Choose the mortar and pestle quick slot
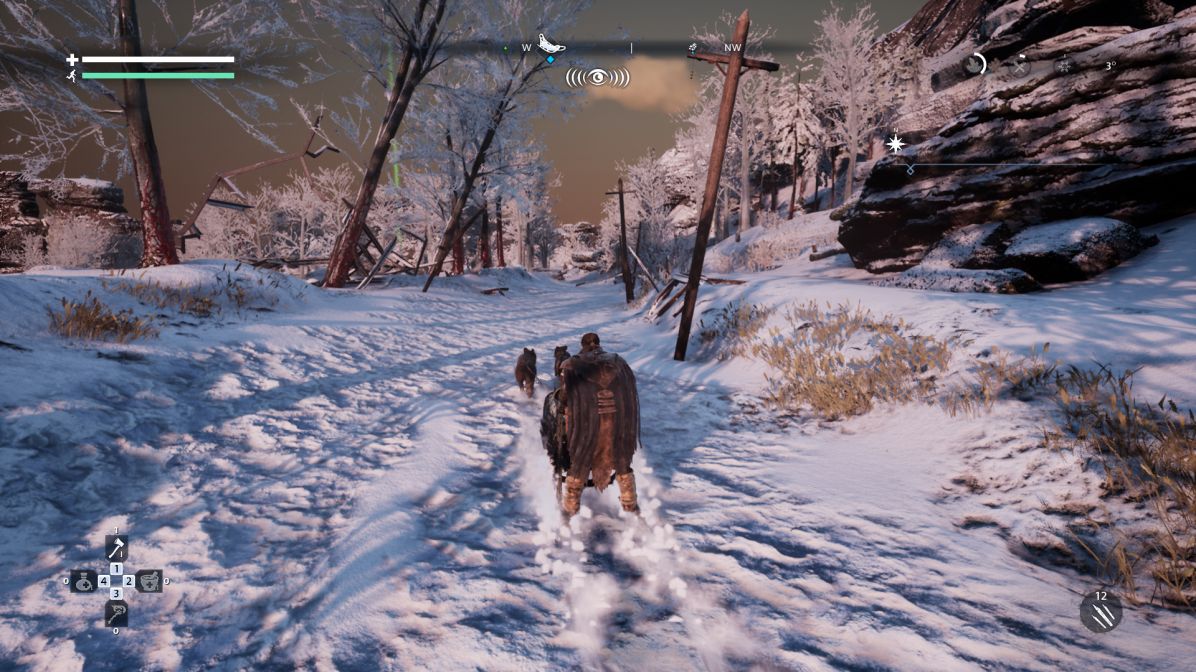Viewport: 1196px width, 672px height. click(x=149, y=580)
